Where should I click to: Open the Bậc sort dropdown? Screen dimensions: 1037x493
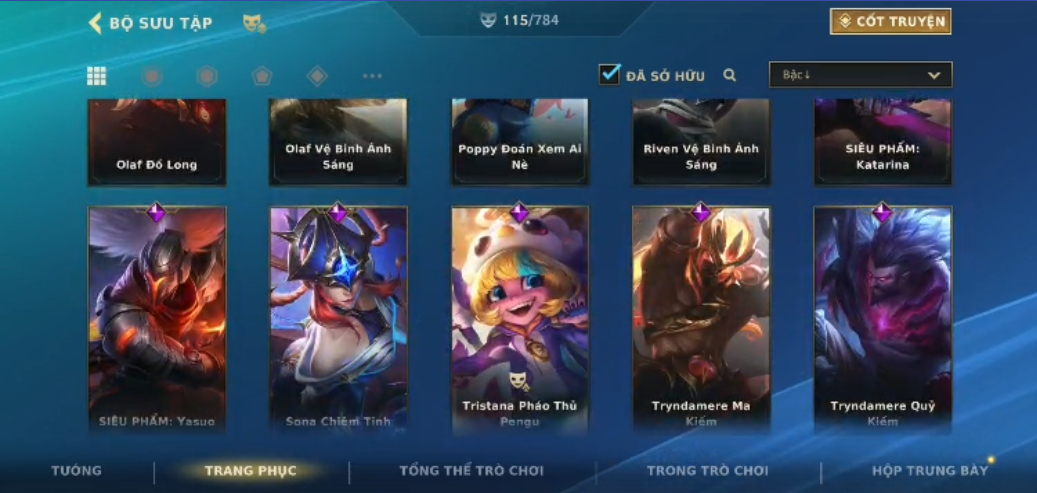point(860,75)
